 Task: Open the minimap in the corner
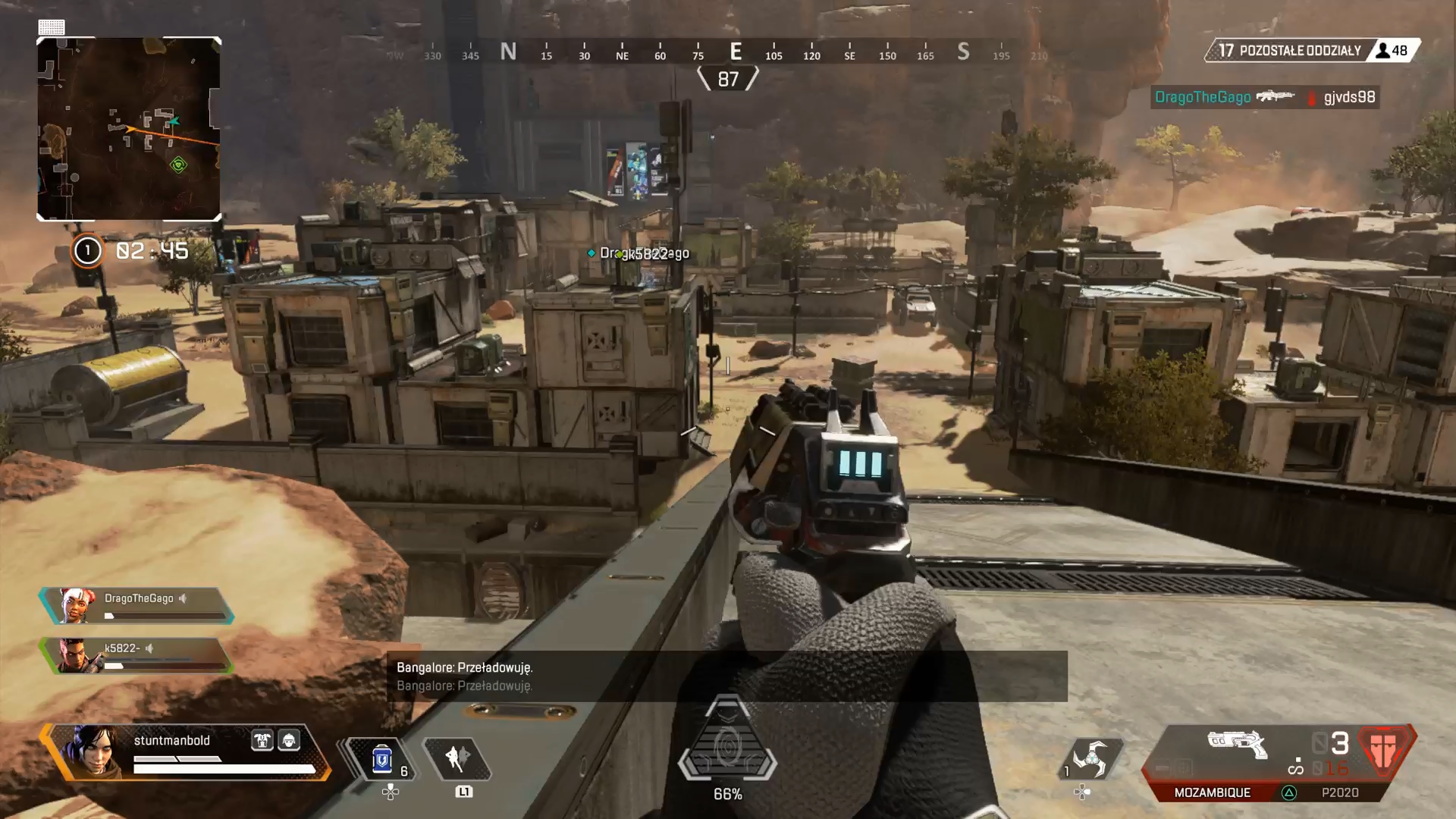(129, 129)
